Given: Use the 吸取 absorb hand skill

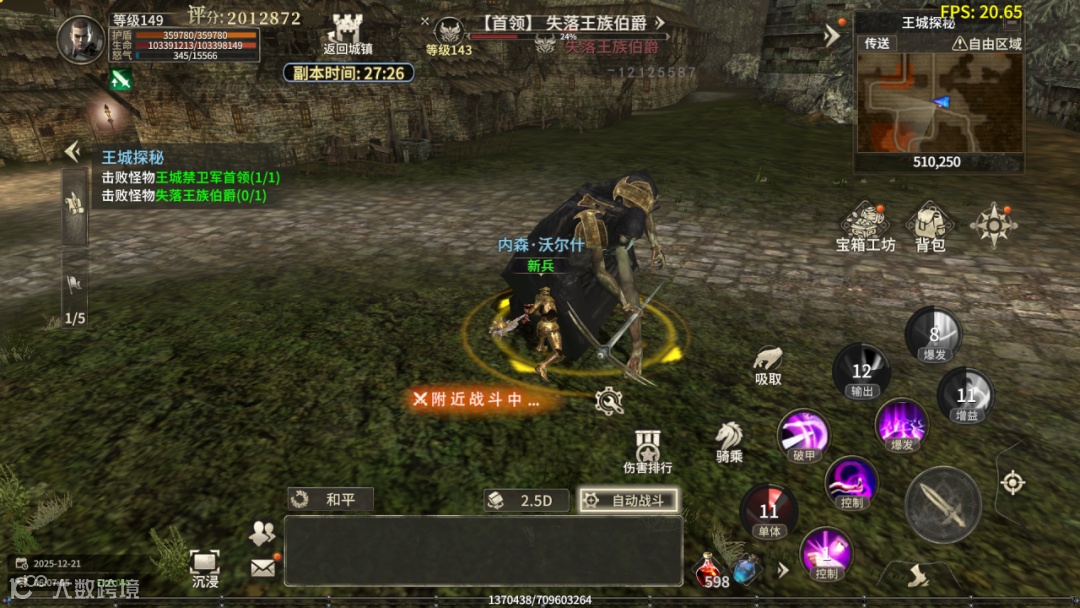Looking at the screenshot, I should (768, 364).
